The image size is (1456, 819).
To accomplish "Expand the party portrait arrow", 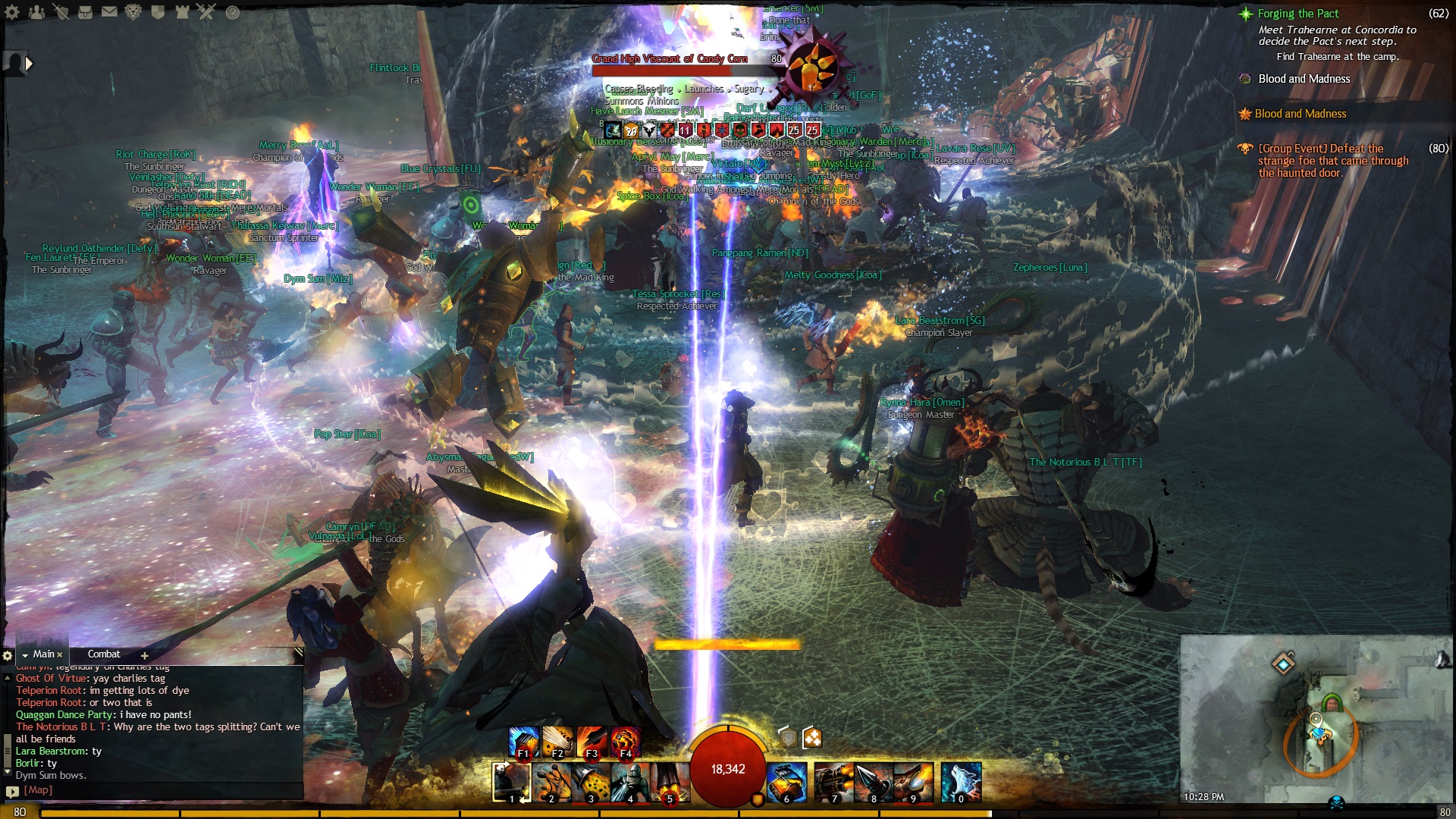I will tap(29, 64).
